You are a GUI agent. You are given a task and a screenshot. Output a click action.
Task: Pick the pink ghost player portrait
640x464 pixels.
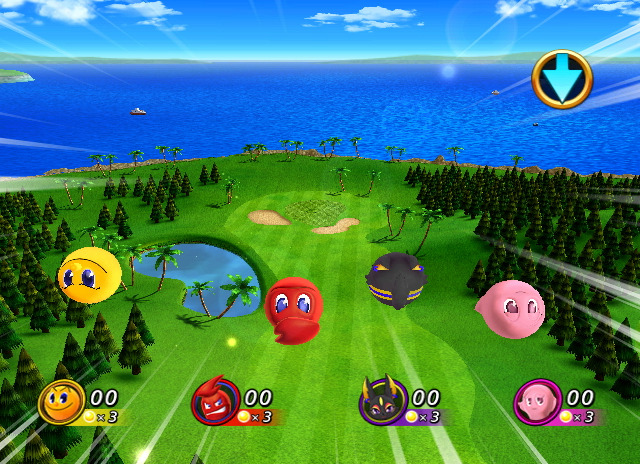click(537, 402)
